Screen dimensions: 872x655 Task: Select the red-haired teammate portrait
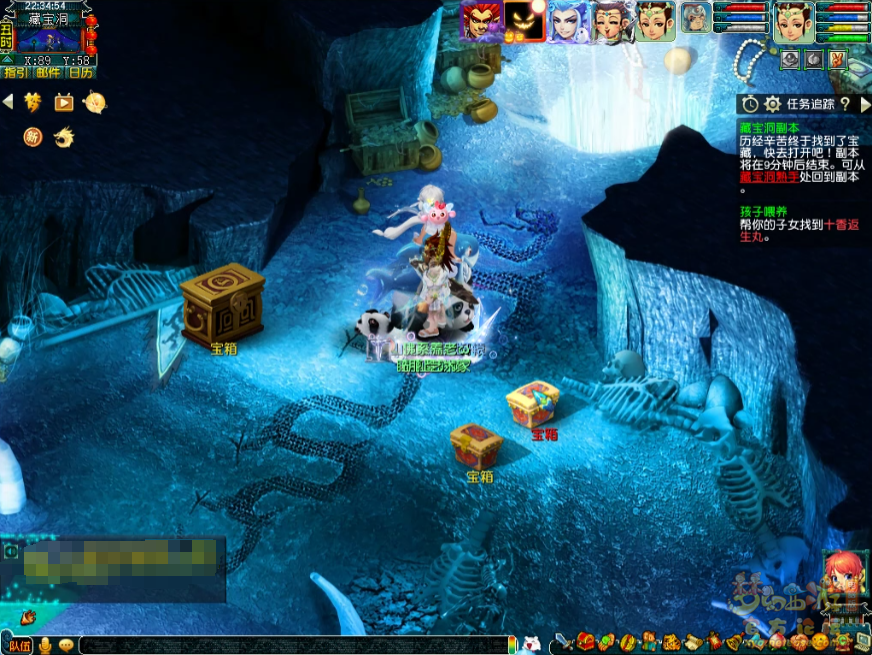pyautogui.click(x=480, y=21)
